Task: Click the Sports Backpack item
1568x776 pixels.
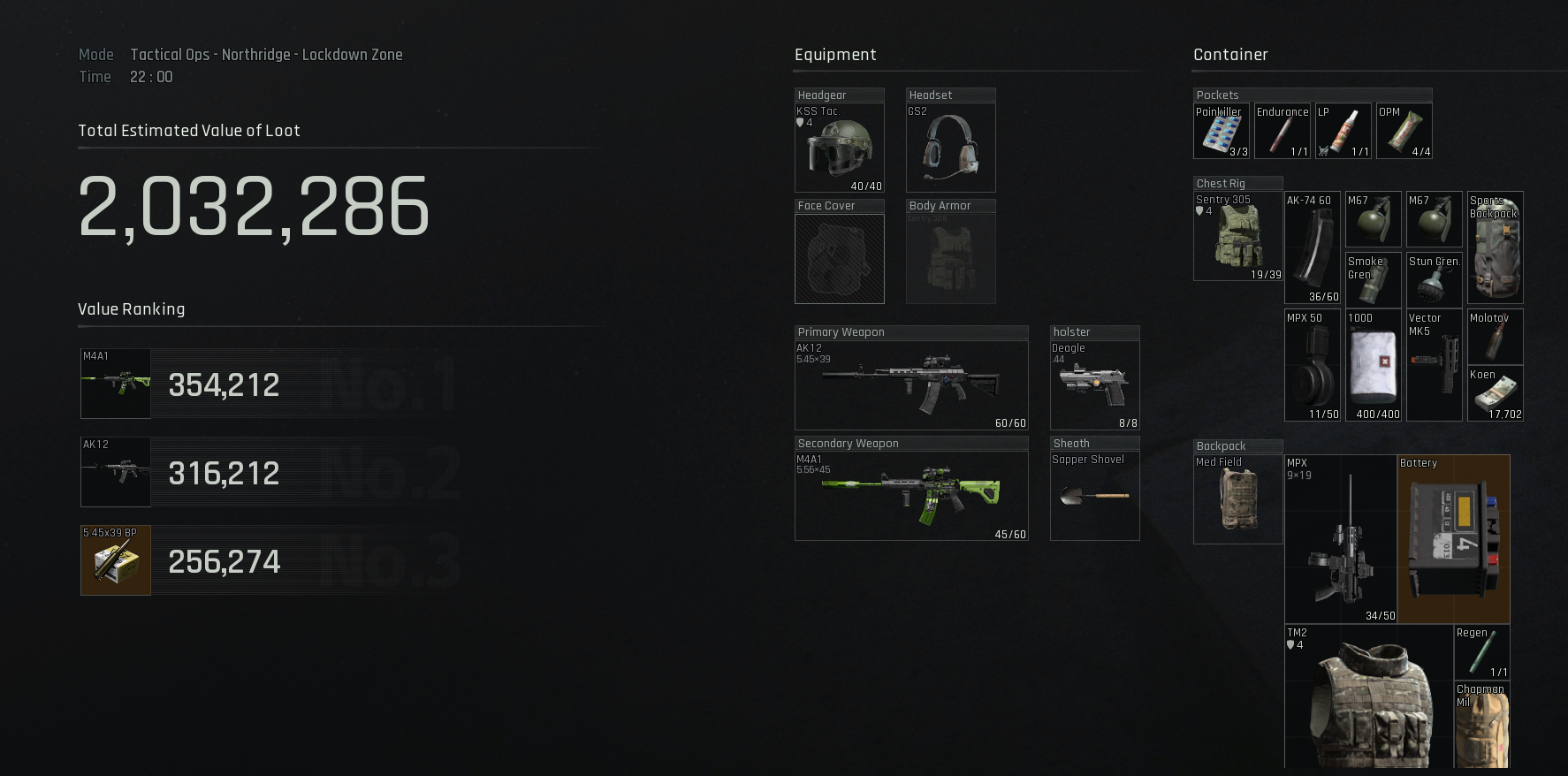Action: tap(1495, 248)
